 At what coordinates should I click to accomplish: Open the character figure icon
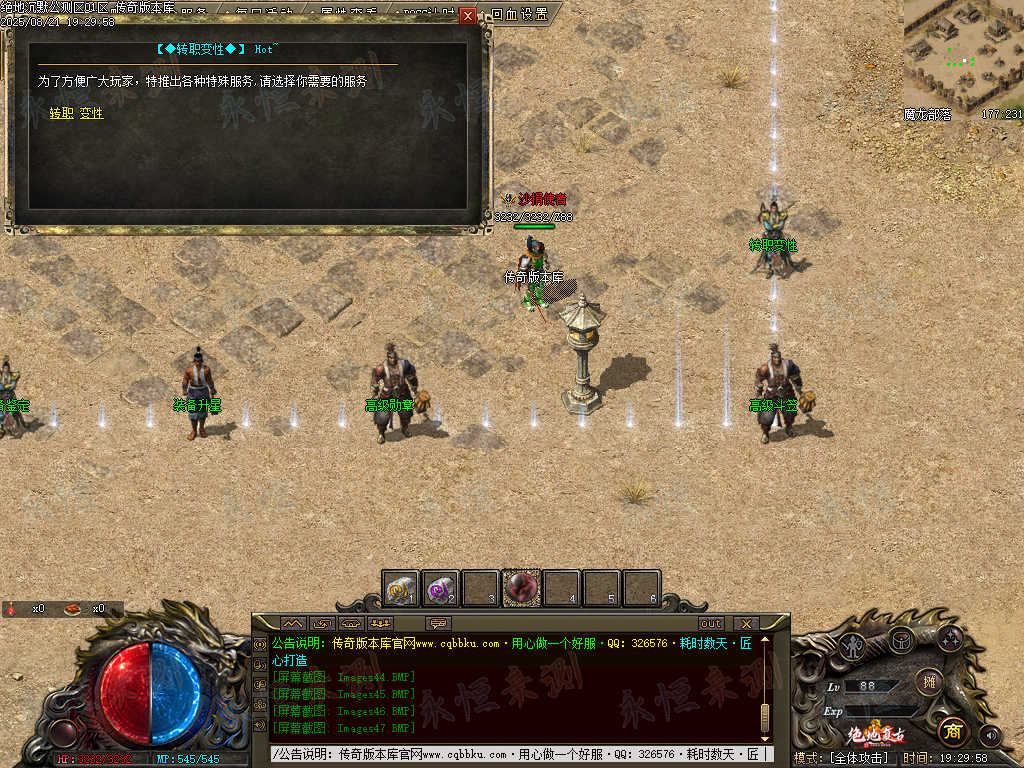tap(853, 645)
